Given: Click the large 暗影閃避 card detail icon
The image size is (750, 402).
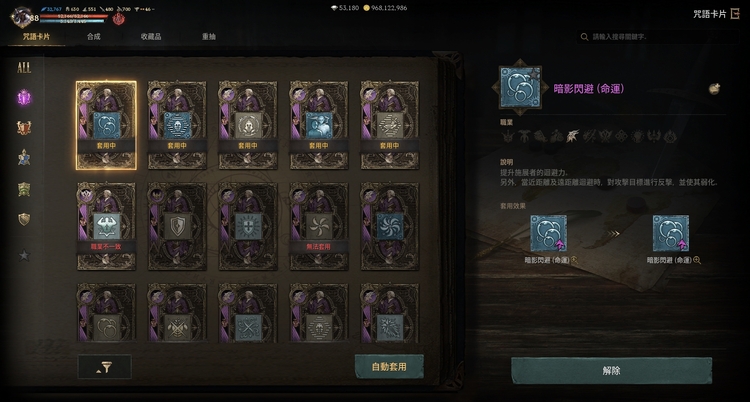Looking at the screenshot, I should [x=522, y=89].
